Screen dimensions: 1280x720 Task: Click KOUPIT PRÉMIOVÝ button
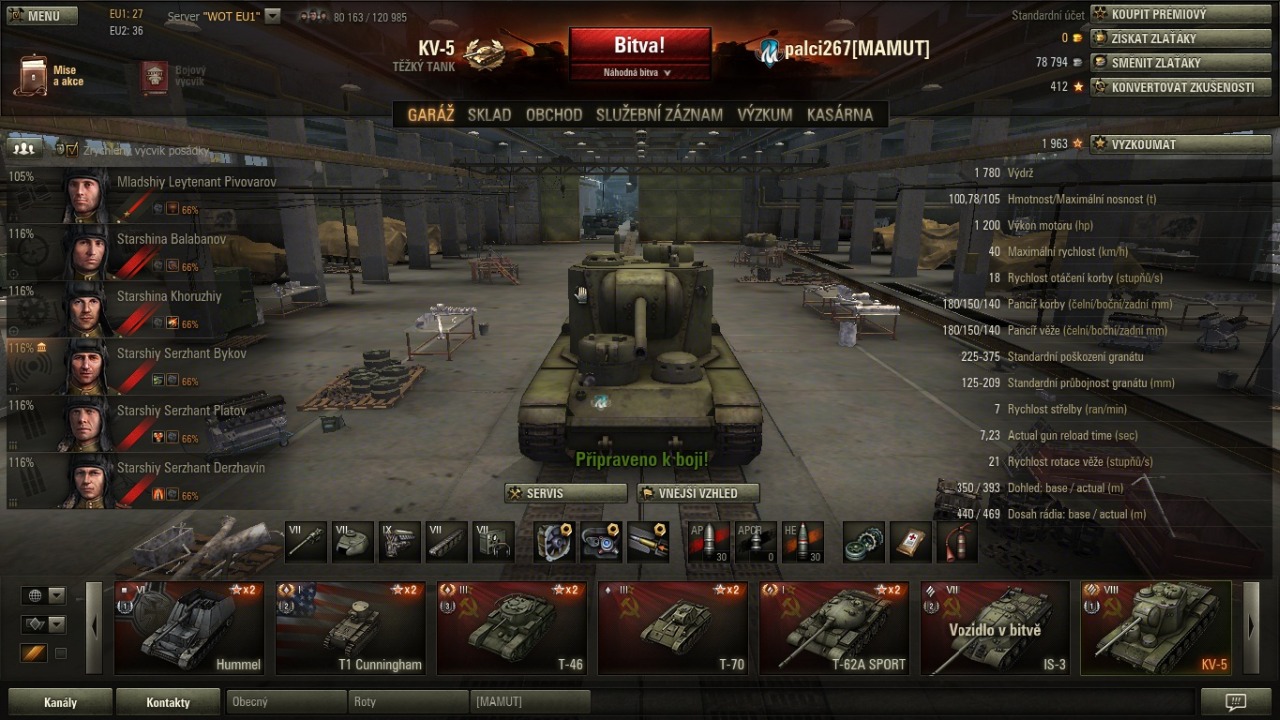coord(1166,14)
